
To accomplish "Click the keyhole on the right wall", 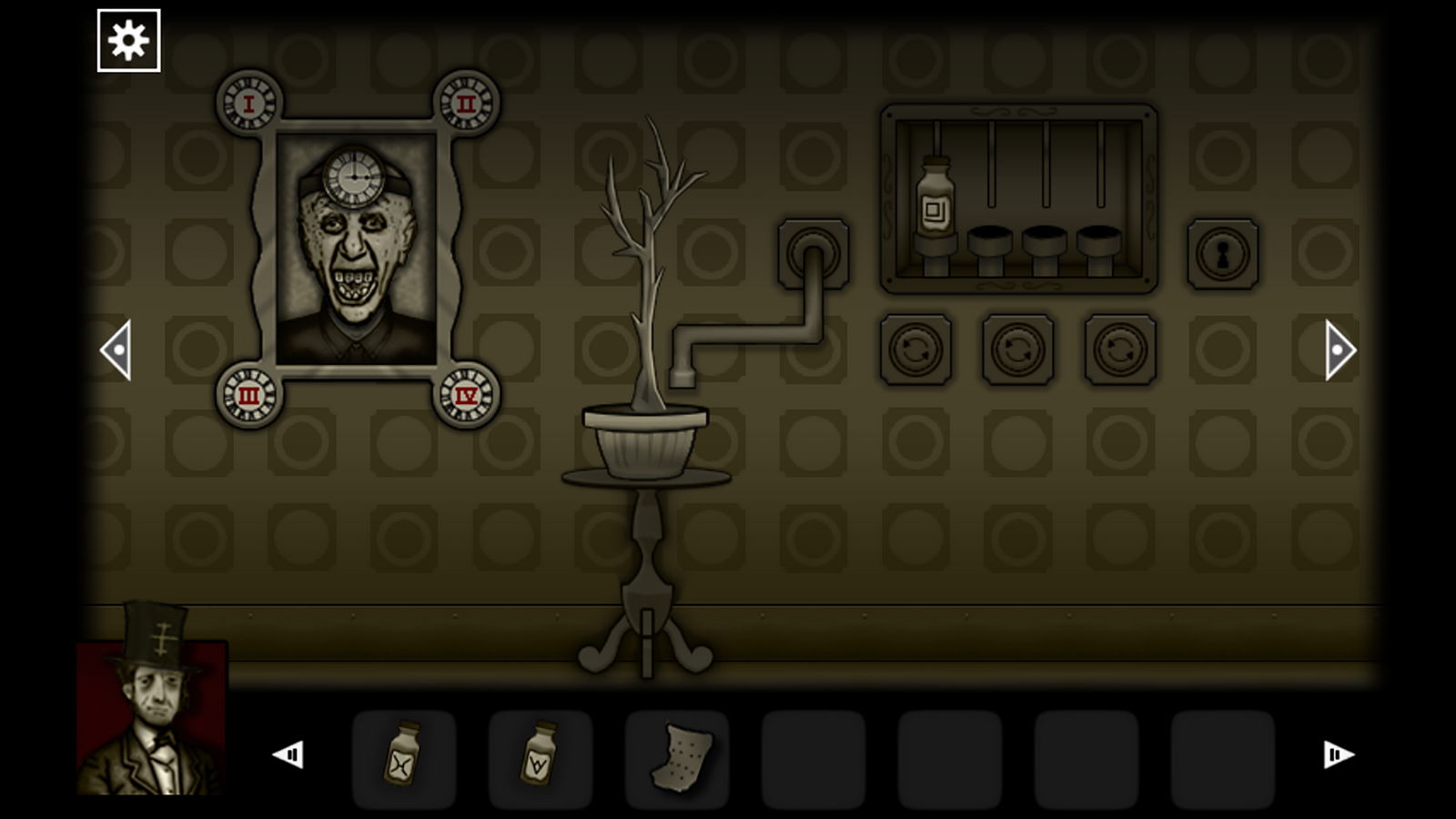I will coord(1221,252).
